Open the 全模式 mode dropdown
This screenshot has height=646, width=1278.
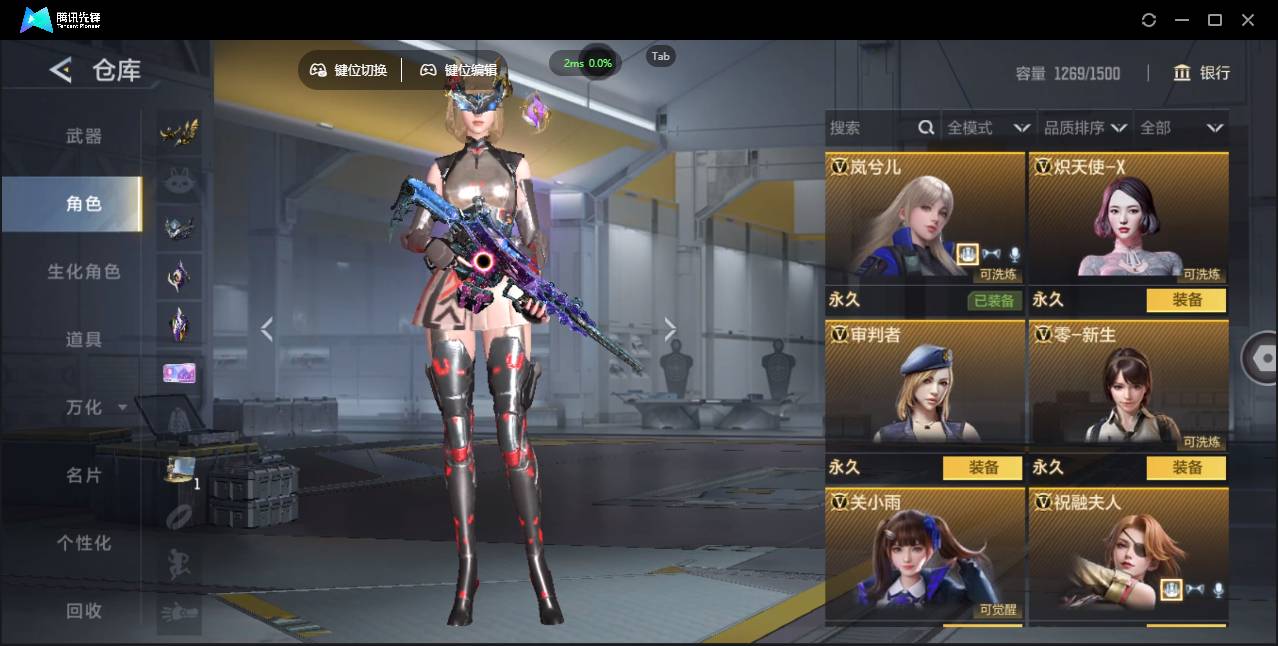click(988, 128)
